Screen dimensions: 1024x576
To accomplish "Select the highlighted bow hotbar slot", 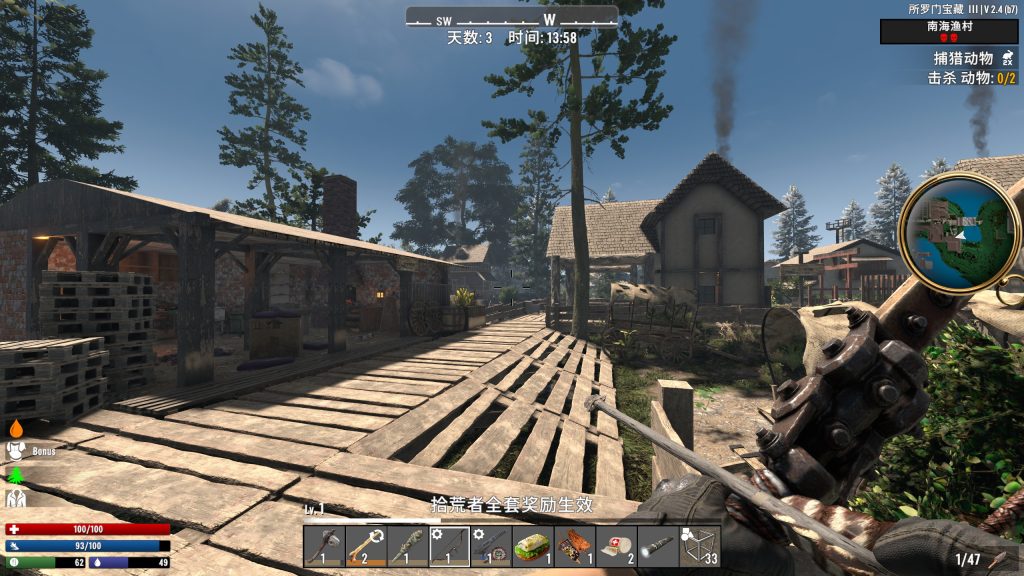I will (449, 546).
